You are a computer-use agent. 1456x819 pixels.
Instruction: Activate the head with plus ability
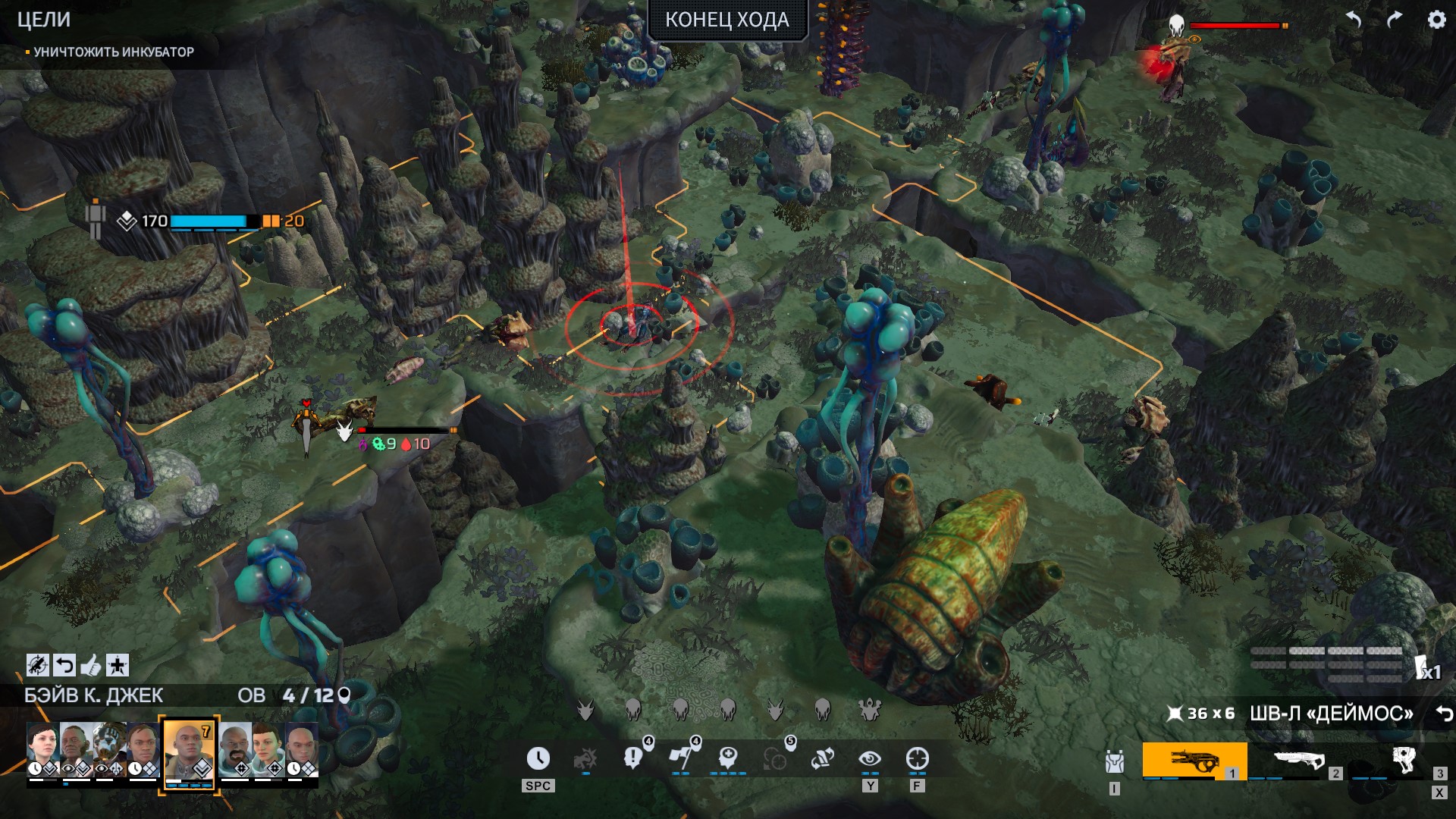728,758
